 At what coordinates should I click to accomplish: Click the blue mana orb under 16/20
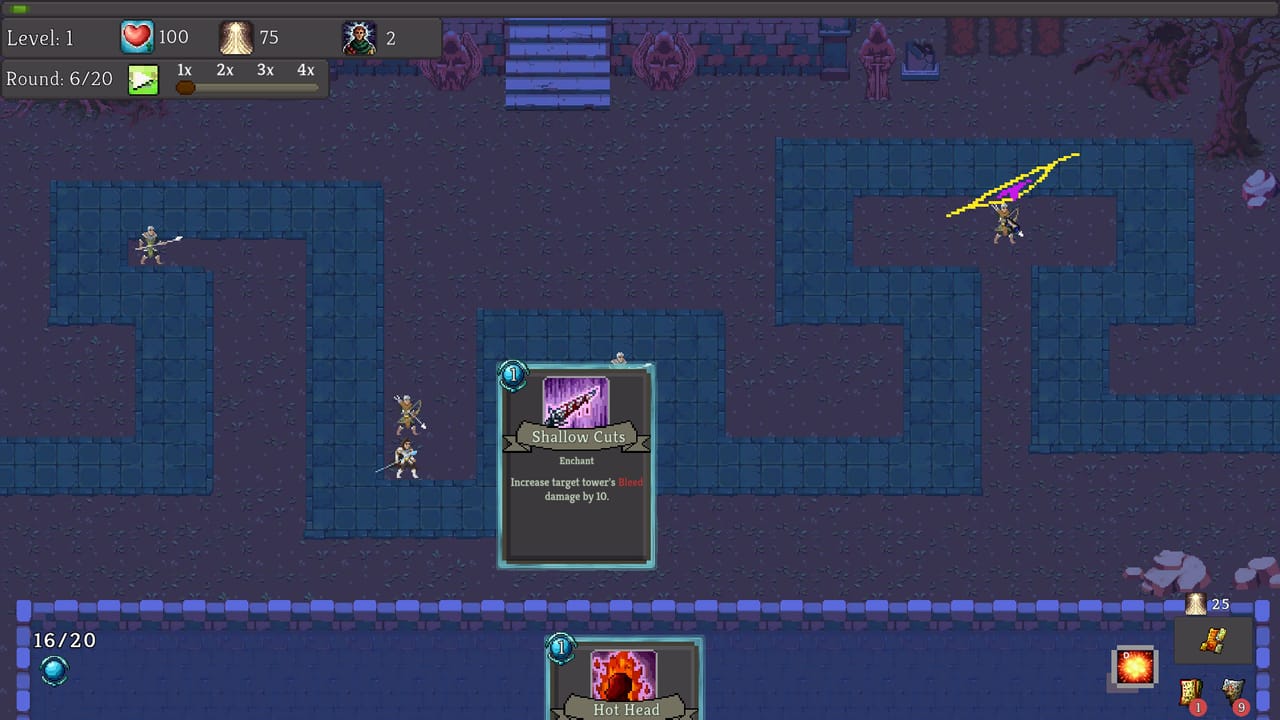pyautogui.click(x=54, y=672)
